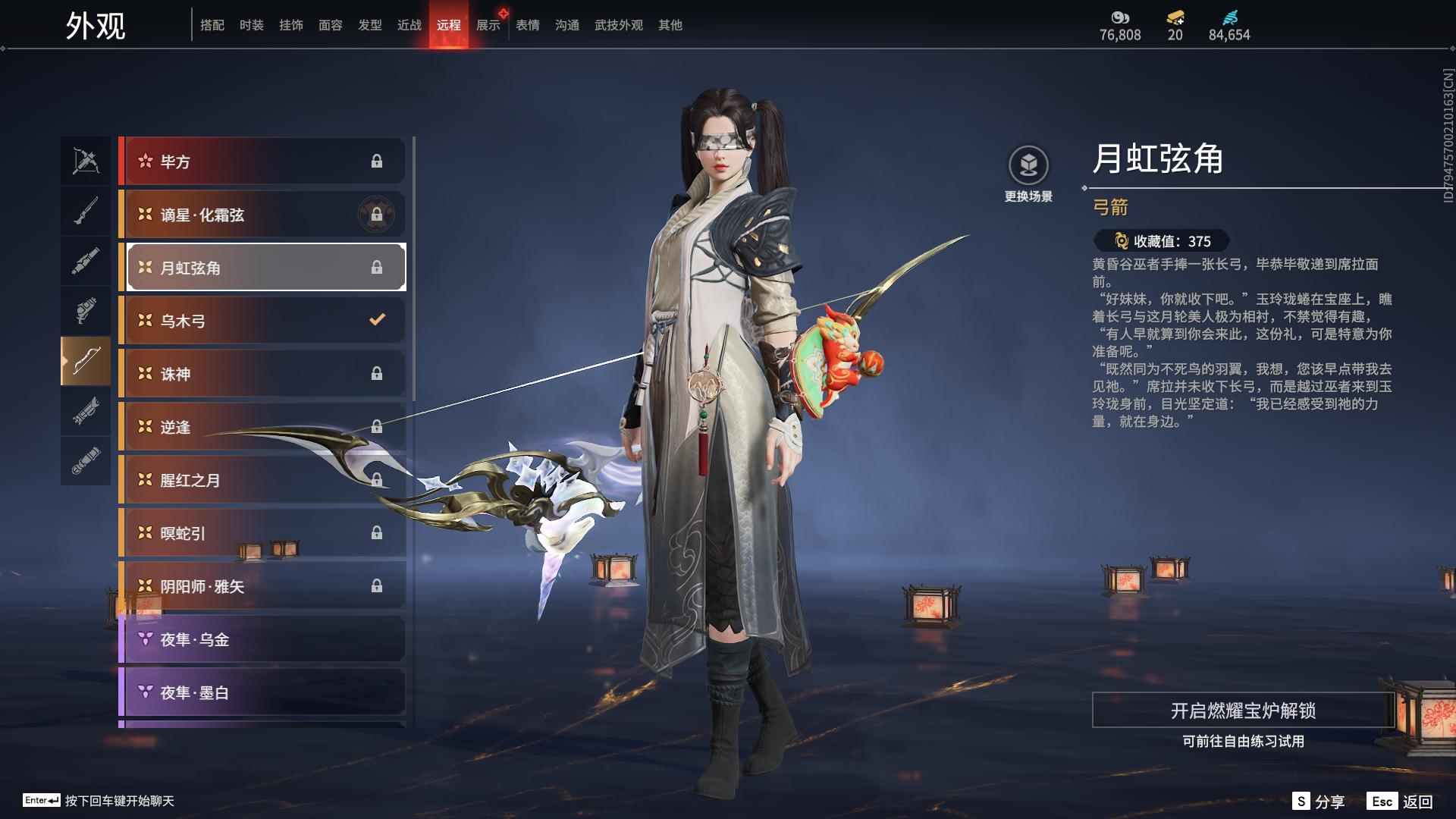Select the musket weapon category icon

[x=86, y=211]
